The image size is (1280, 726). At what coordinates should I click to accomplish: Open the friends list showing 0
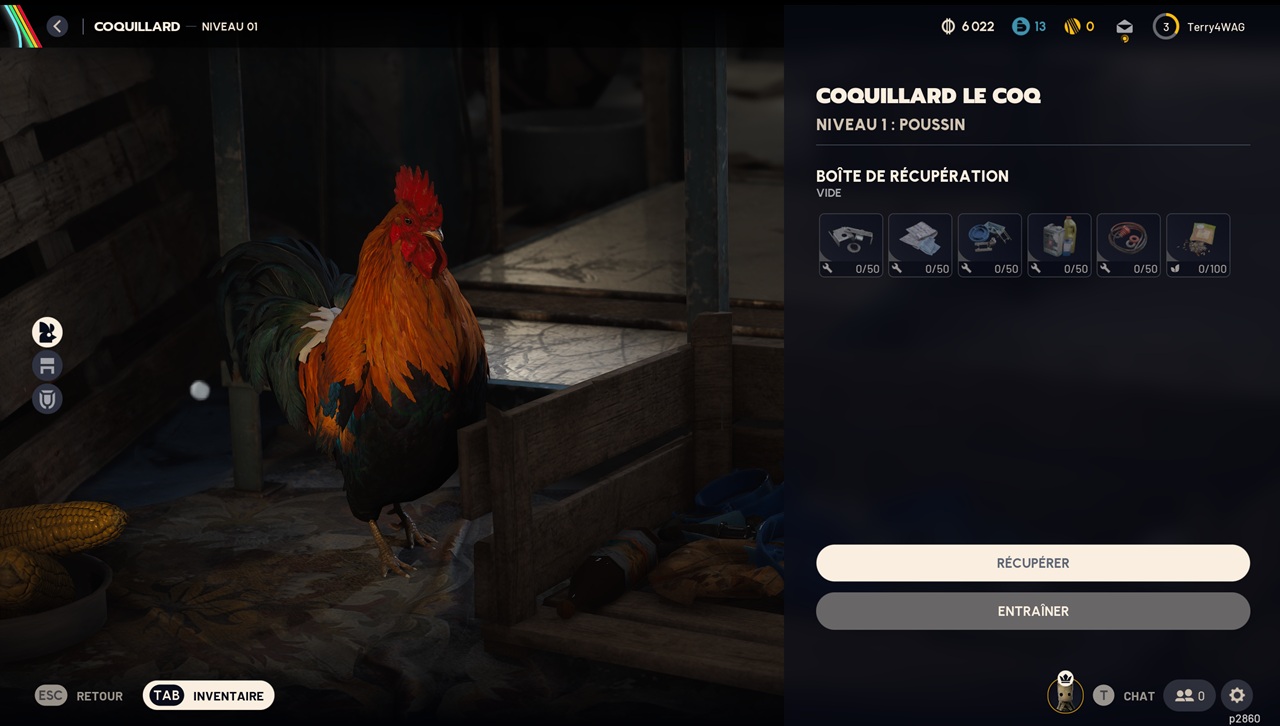click(1189, 695)
